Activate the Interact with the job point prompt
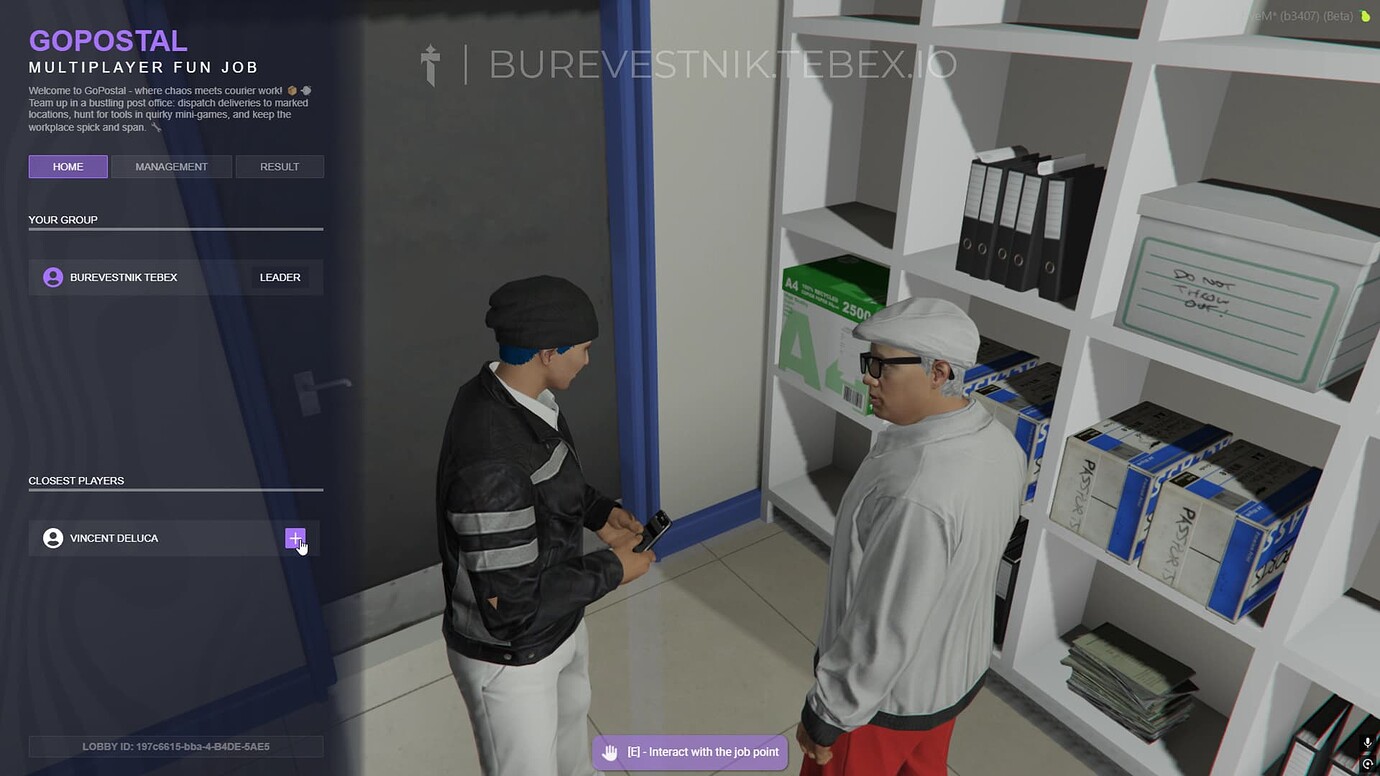This screenshot has height=776, width=1380. [690, 751]
